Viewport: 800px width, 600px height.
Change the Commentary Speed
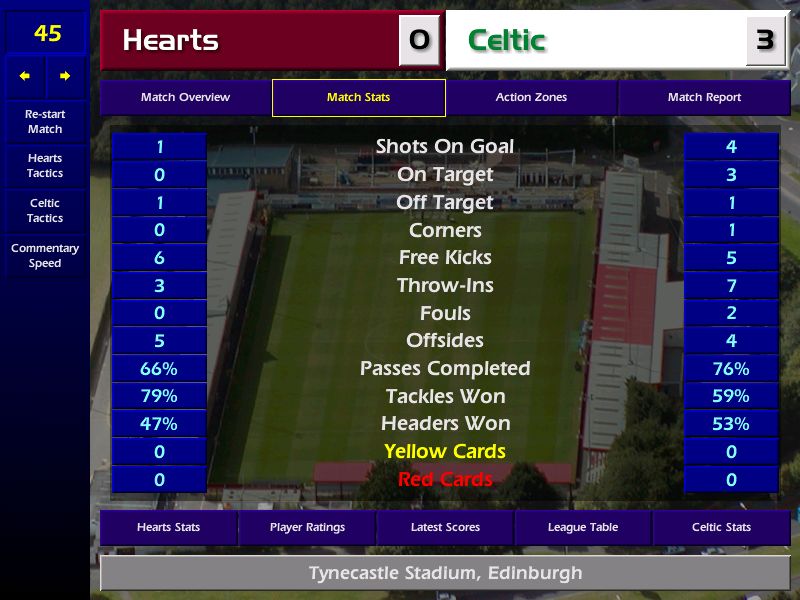pyautogui.click(x=45, y=256)
